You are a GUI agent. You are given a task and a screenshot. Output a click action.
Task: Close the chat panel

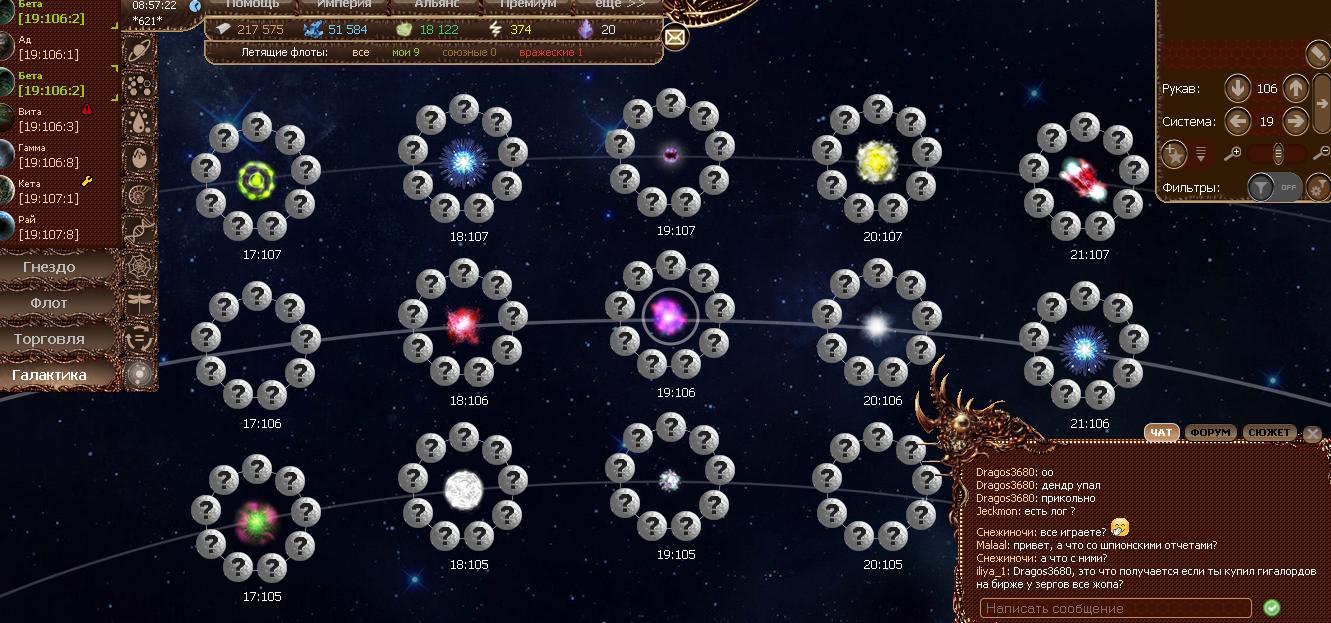1312,434
